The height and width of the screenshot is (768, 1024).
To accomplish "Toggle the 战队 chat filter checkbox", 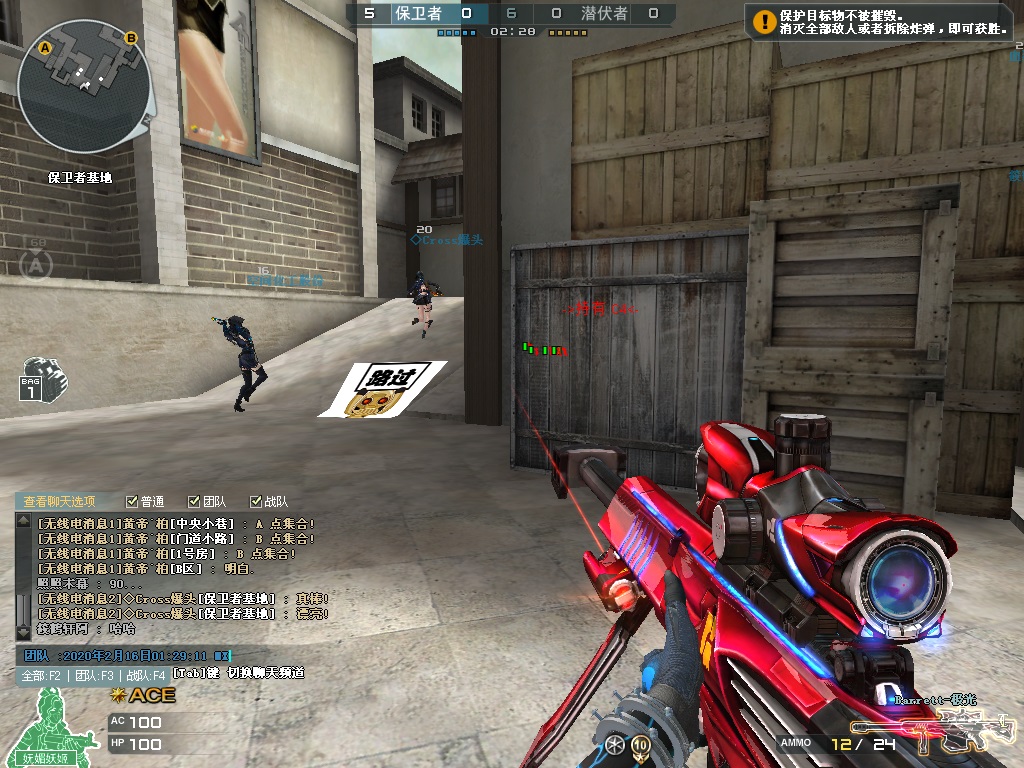I will pyautogui.click(x=254, y=502).
